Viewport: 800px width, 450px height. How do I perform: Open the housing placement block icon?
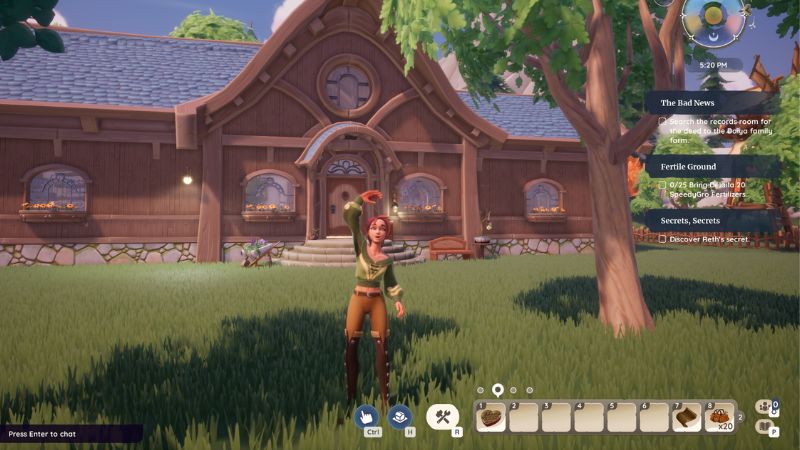(401, 416)
